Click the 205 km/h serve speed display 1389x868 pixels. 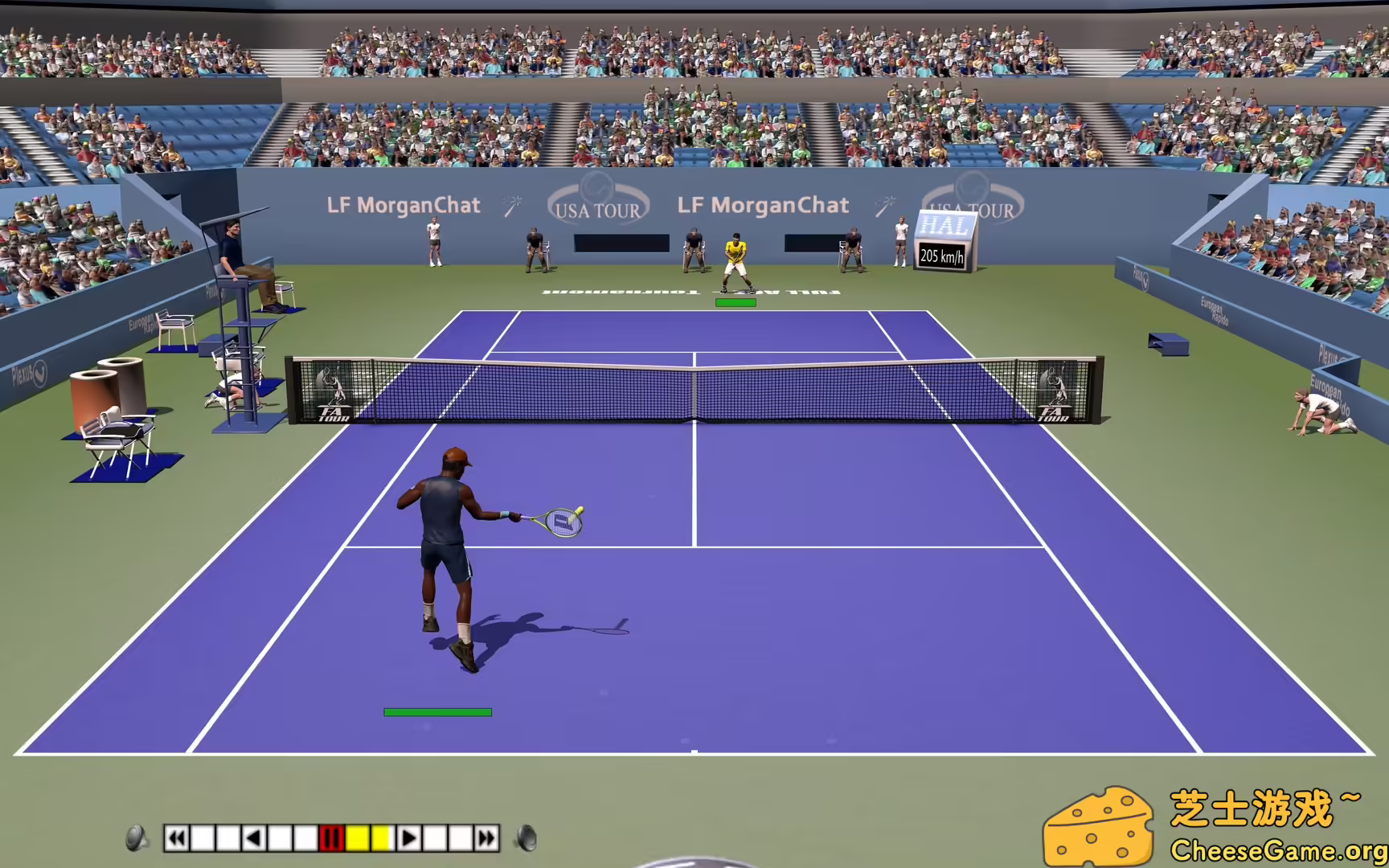coord(942,257)
